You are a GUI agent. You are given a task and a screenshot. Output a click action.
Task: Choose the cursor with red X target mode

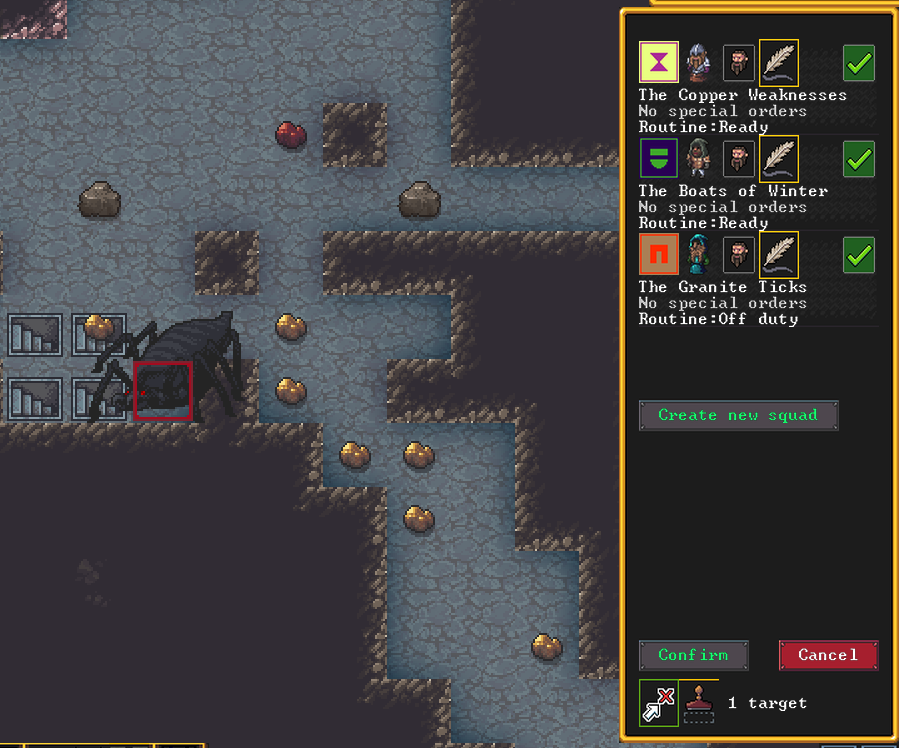tap(658, 703)
